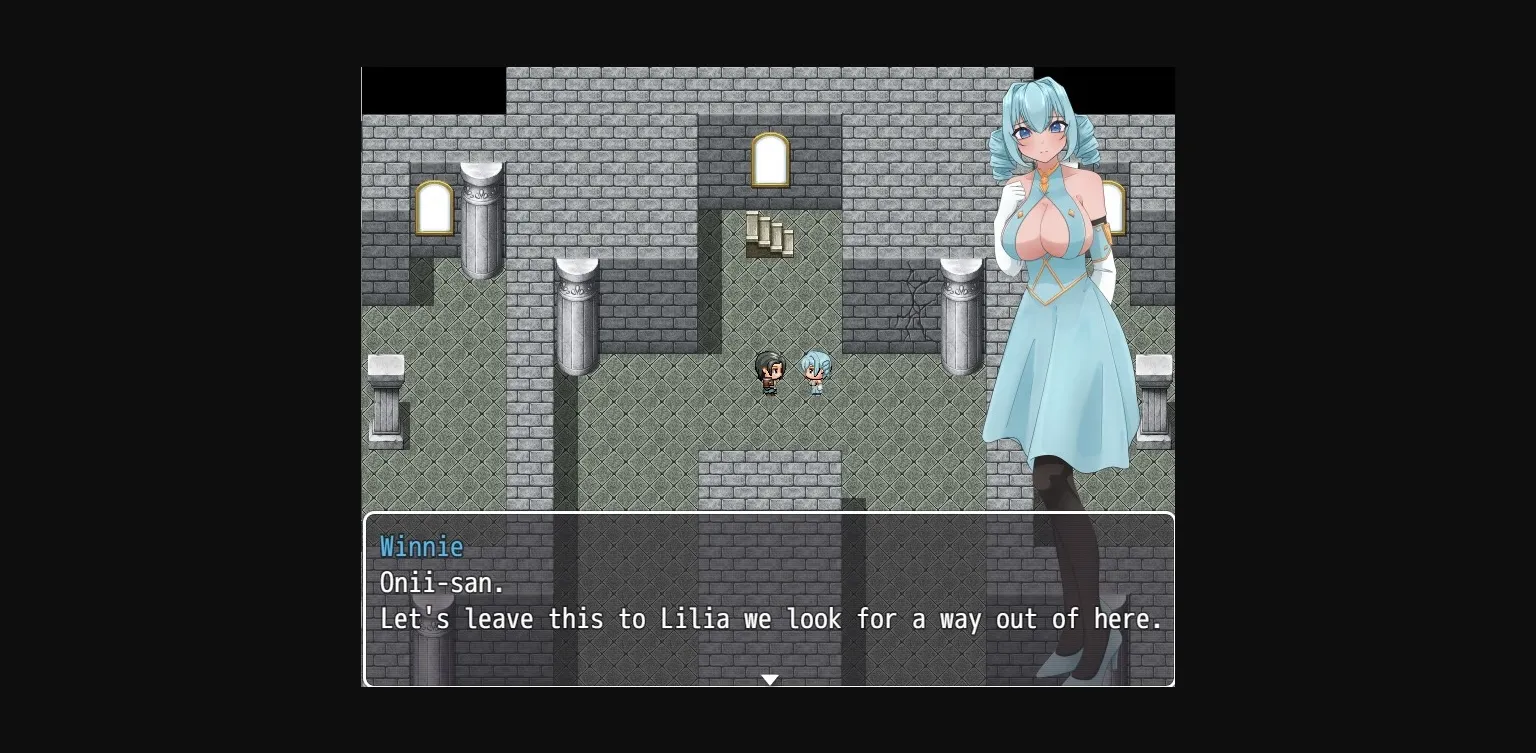The width and height of the screenshot is (1536, 753).
Task: Click the dark doorway opening at top left
Action: click(x=434, y=90)
